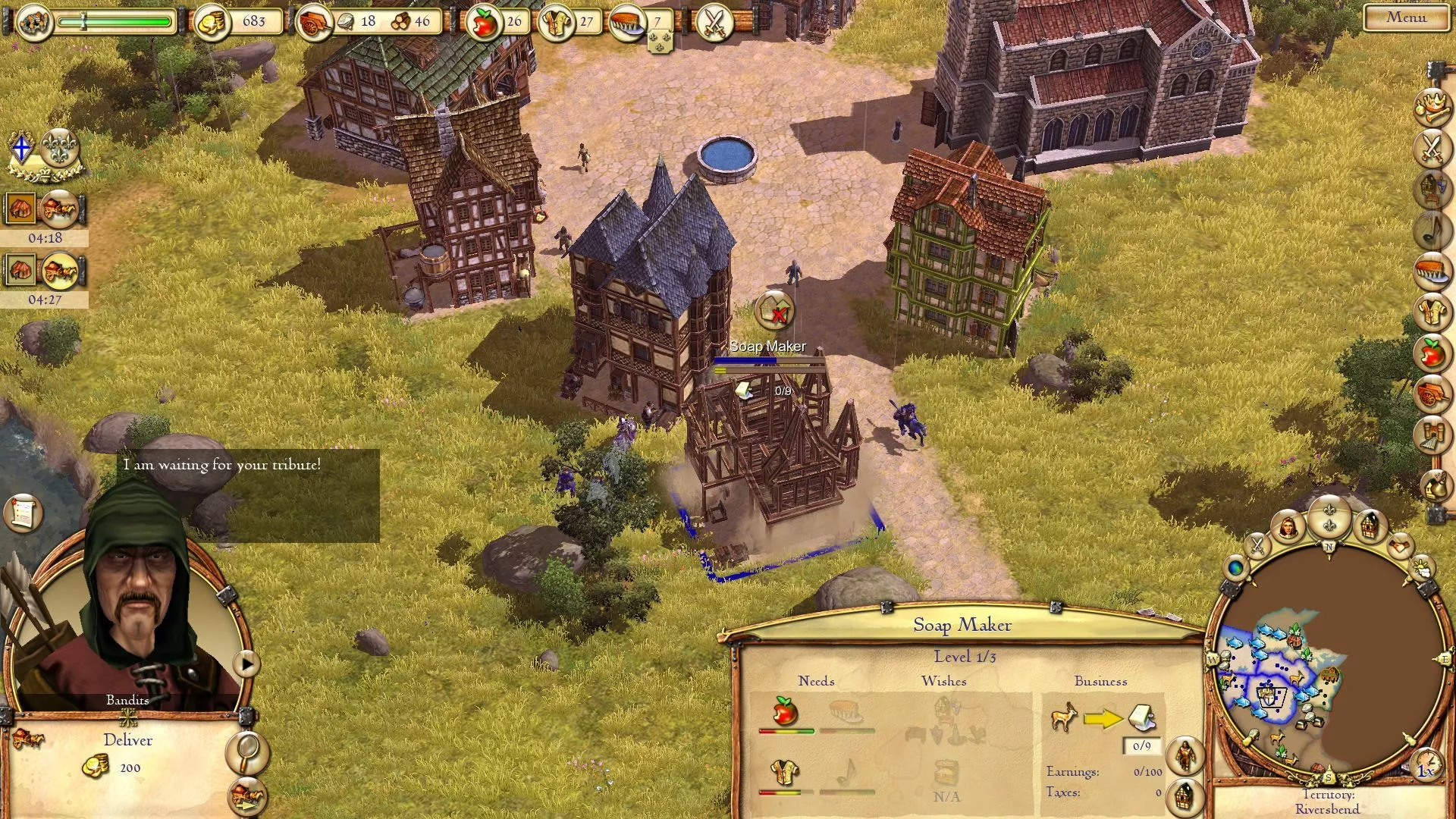Send the tribute cart delivery button
The image size is (1456, 819).
click(x=247, y=795)
